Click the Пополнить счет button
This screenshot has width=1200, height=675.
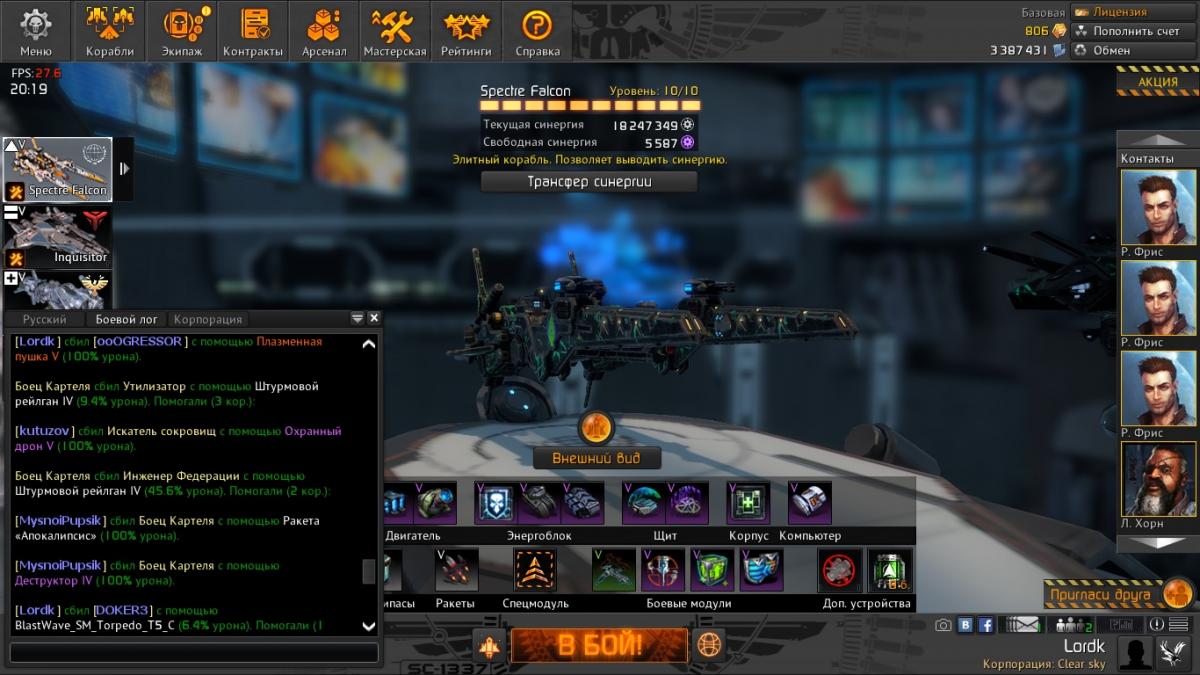tap(1134, 31)
